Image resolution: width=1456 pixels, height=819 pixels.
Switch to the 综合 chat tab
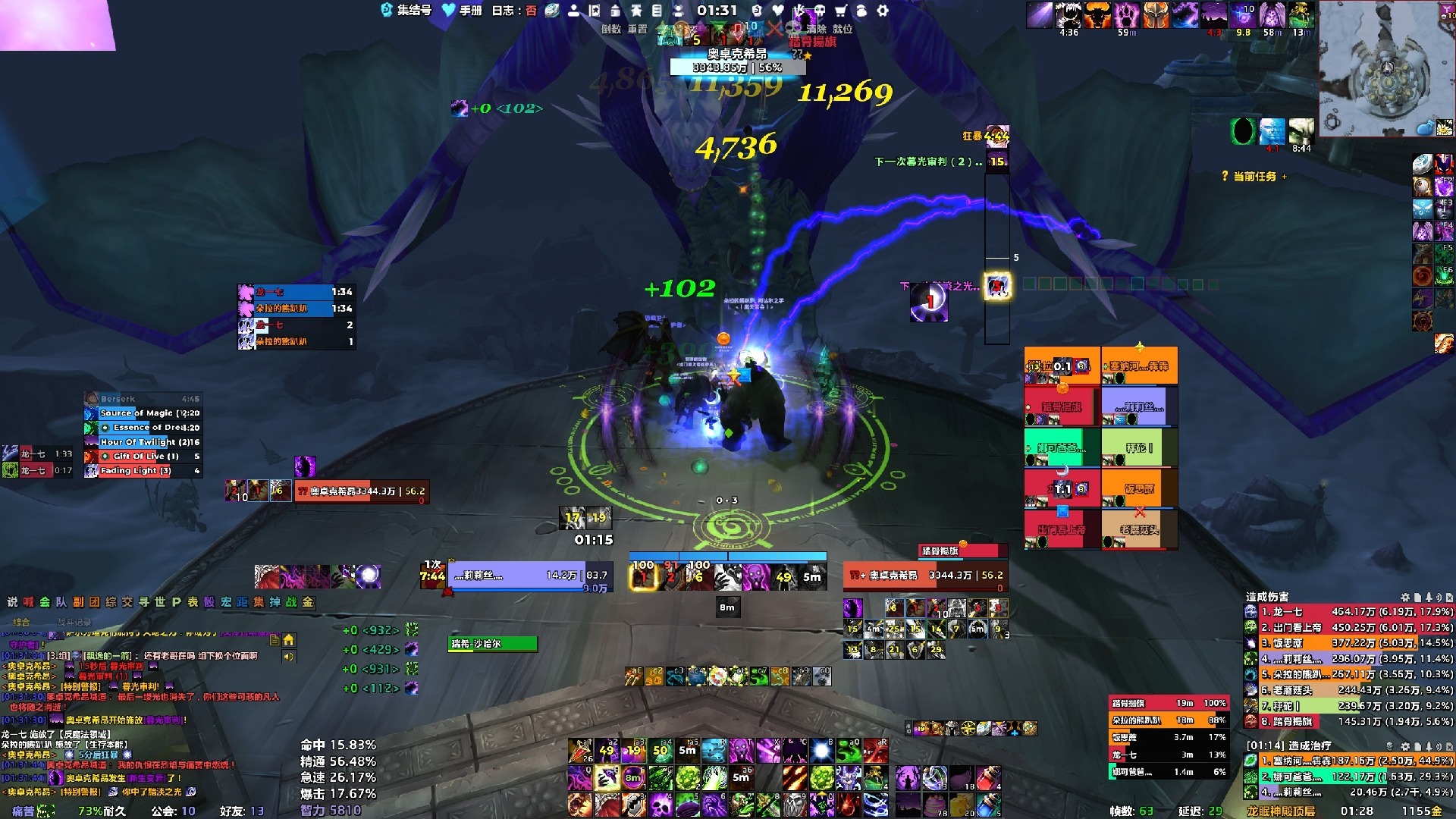pyautogui.click(x=21, y=622)
